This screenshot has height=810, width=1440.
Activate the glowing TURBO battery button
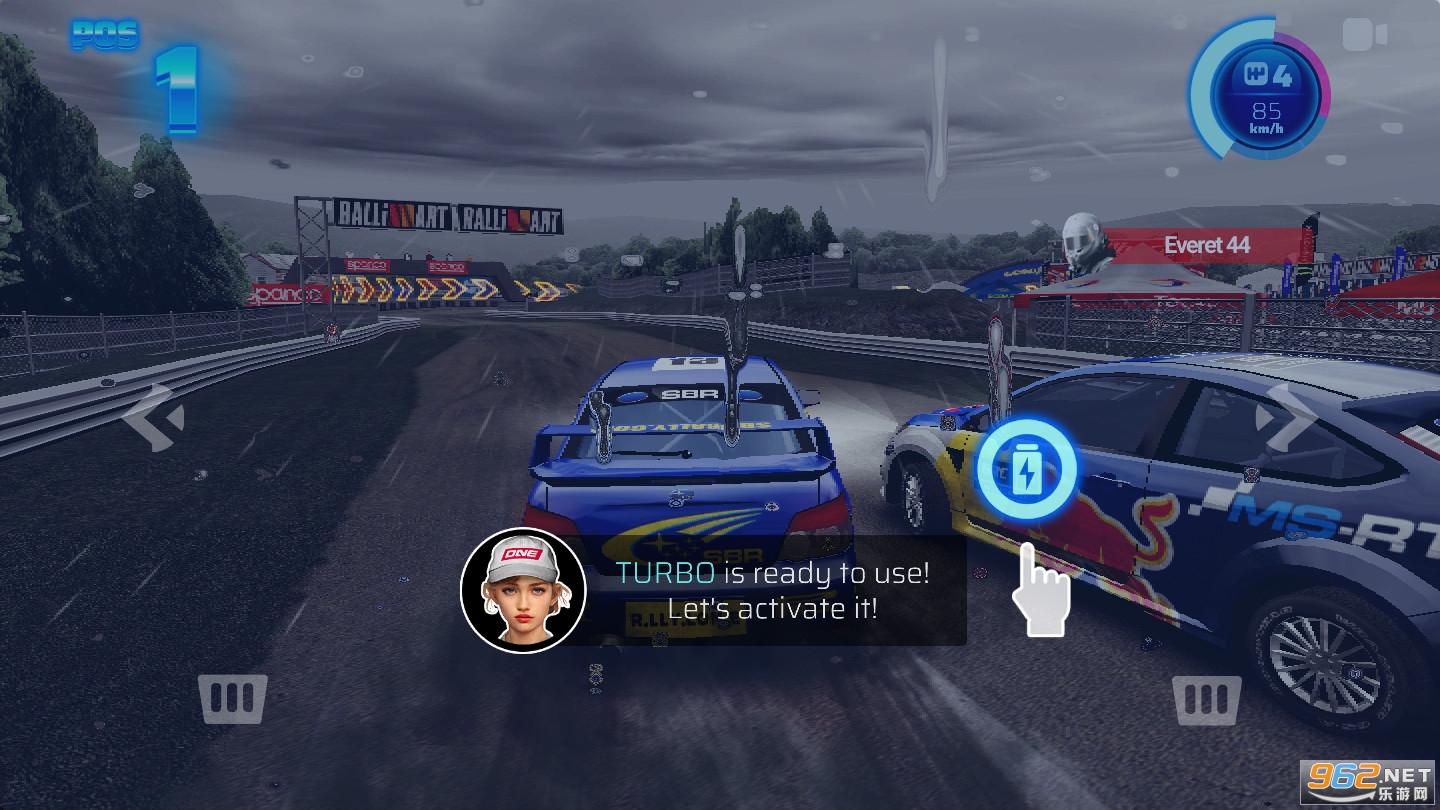1026,470
